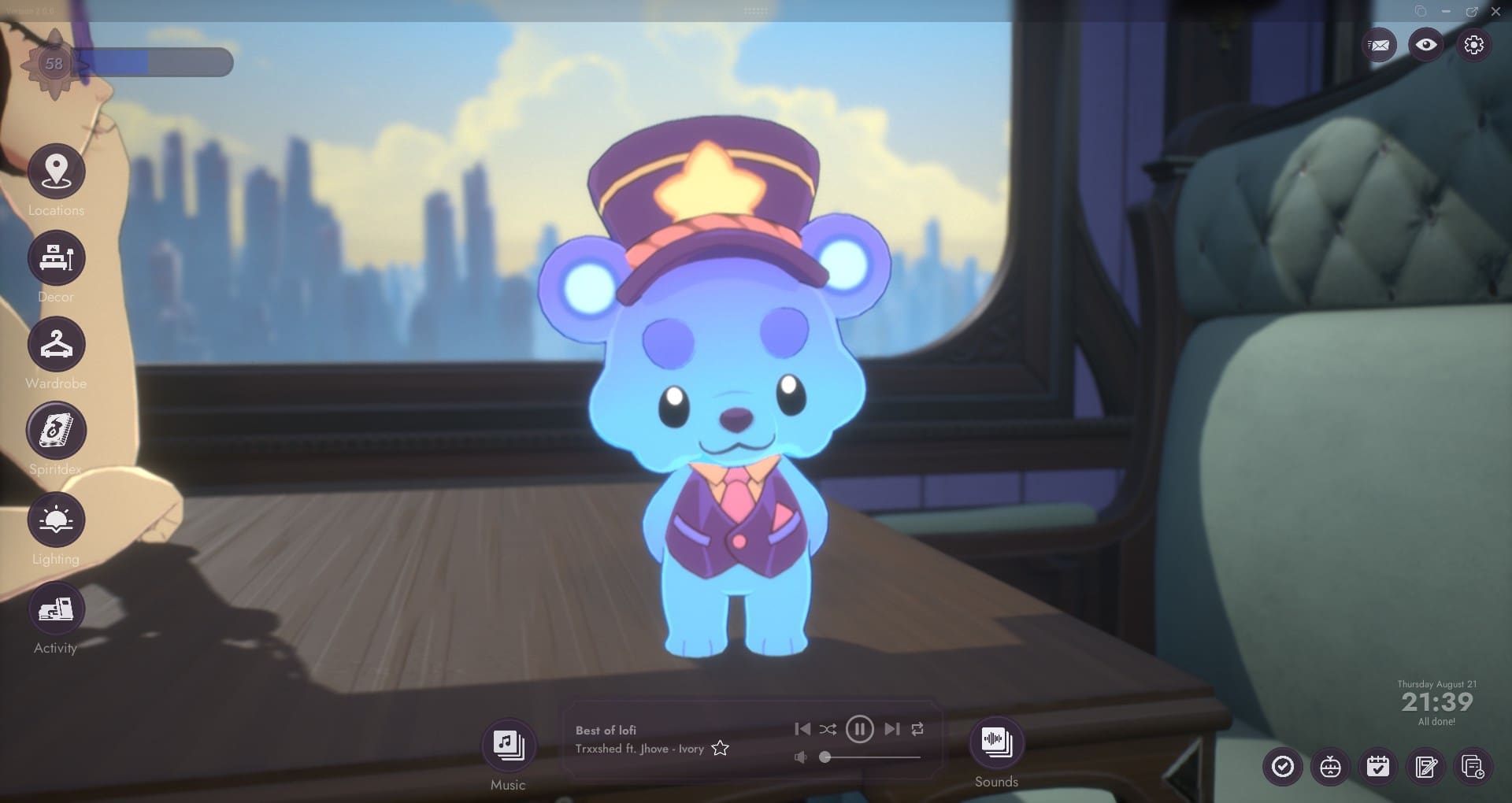Hide the UI with the eye toggle
The height and width of the screenshot is (803, 1512).
(x=1426, y=45)
